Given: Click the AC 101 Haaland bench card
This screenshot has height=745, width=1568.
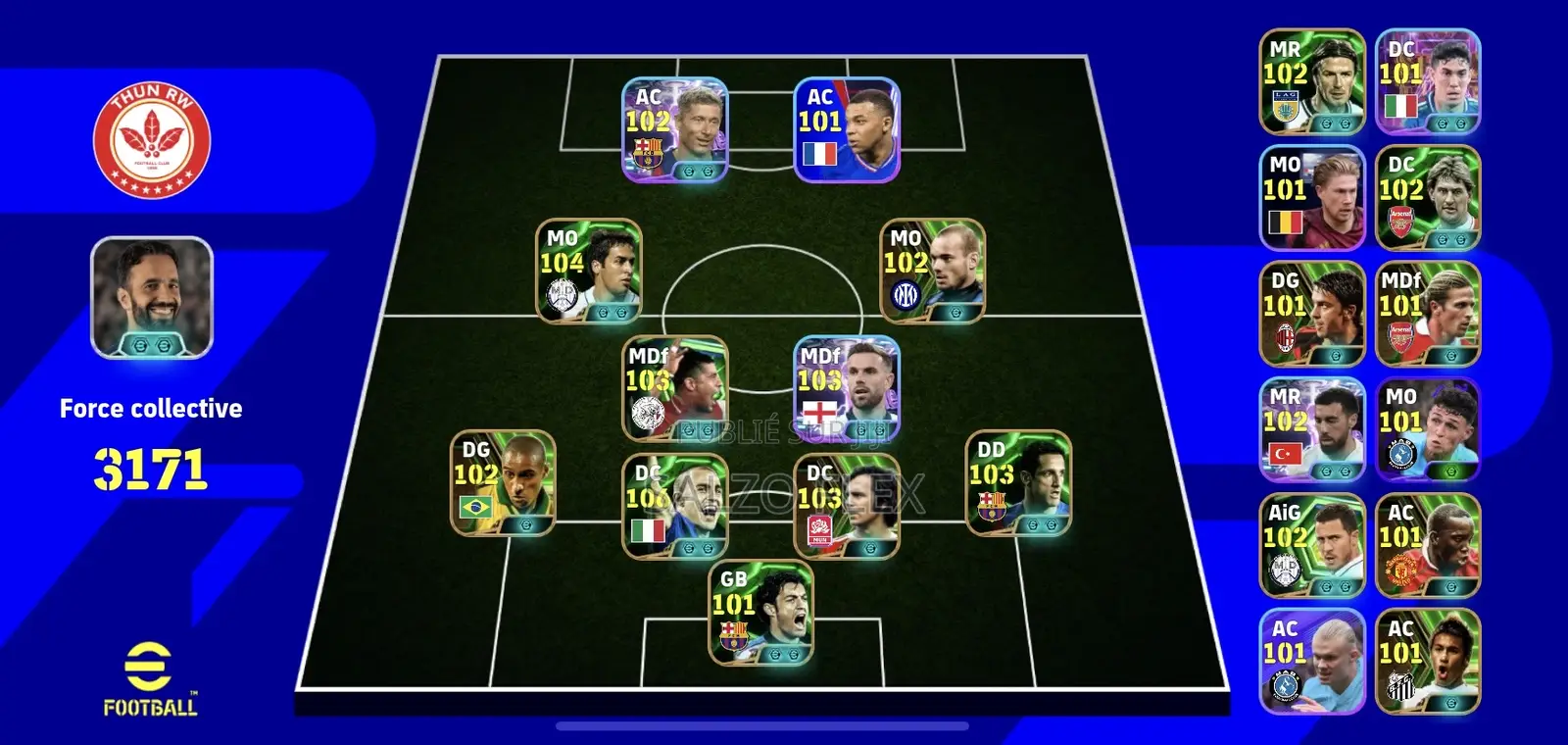Looking at the screenshot, I should 1312,658.
